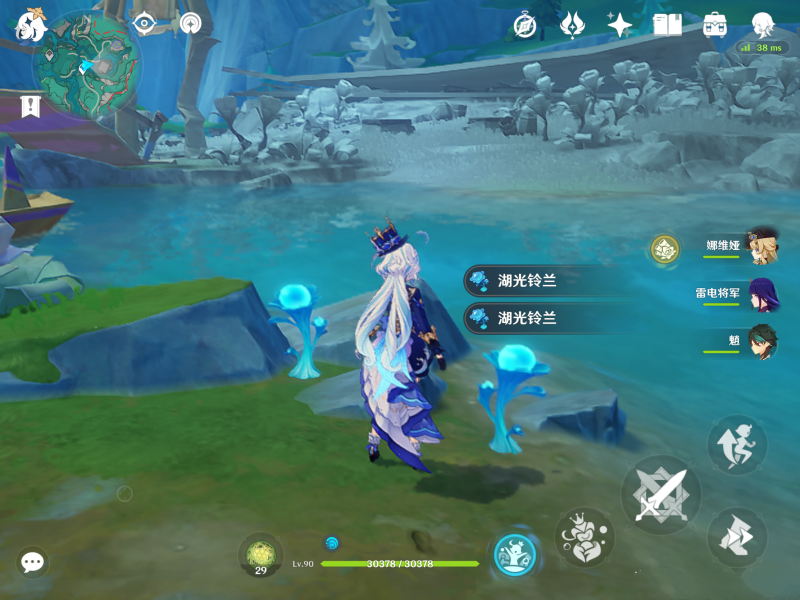Open the adventurer handbook book icon
The width and height of the screenshot is (800, 600).
(x=667, y=25)
